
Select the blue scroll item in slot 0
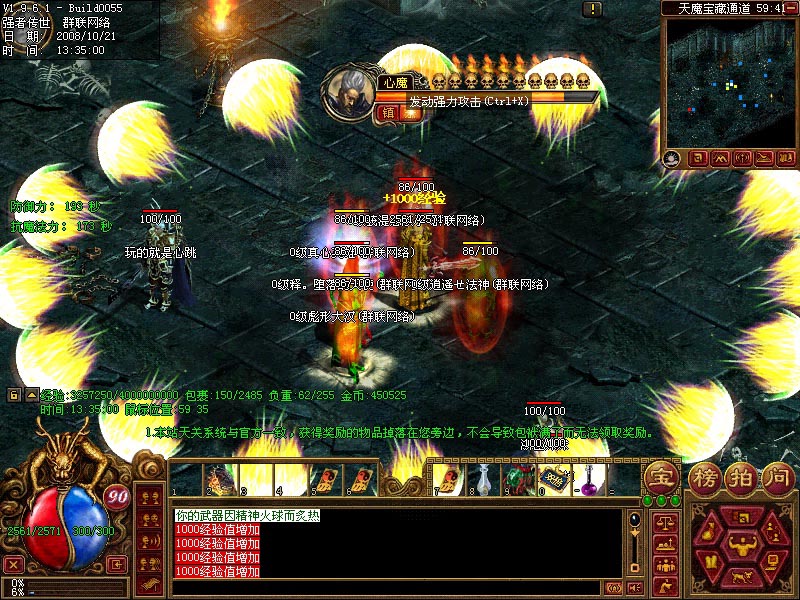click(x=555, y=479)
